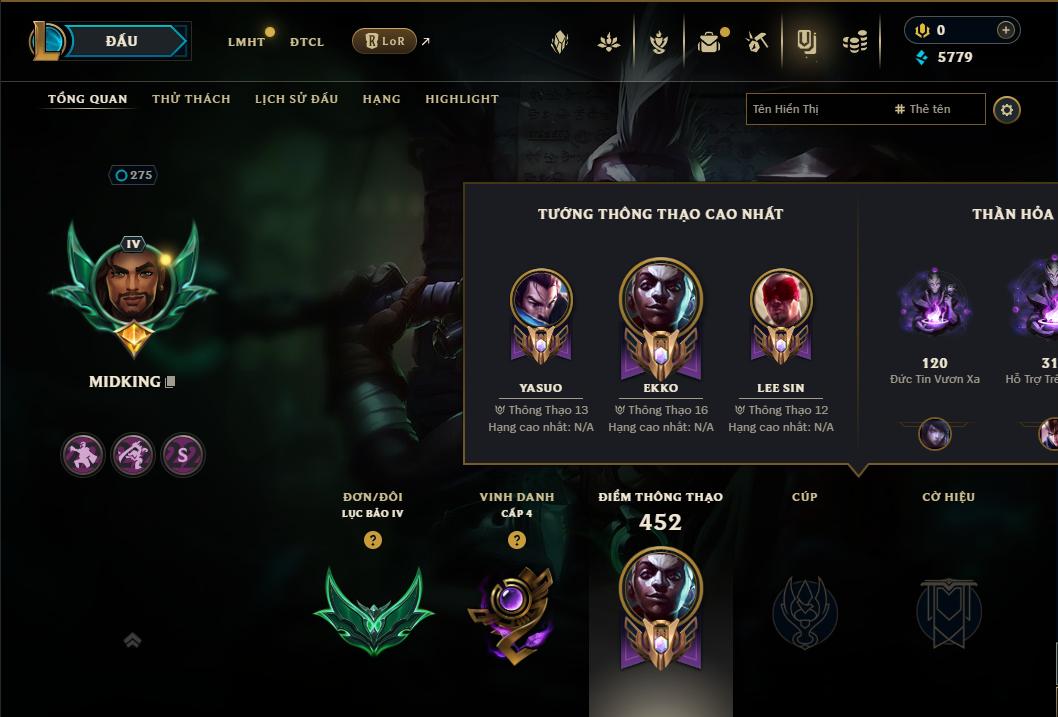The height and width of the screenshot is (717, 1058).
Task: Open the Cúp trophy section
Action: [805, 610]
